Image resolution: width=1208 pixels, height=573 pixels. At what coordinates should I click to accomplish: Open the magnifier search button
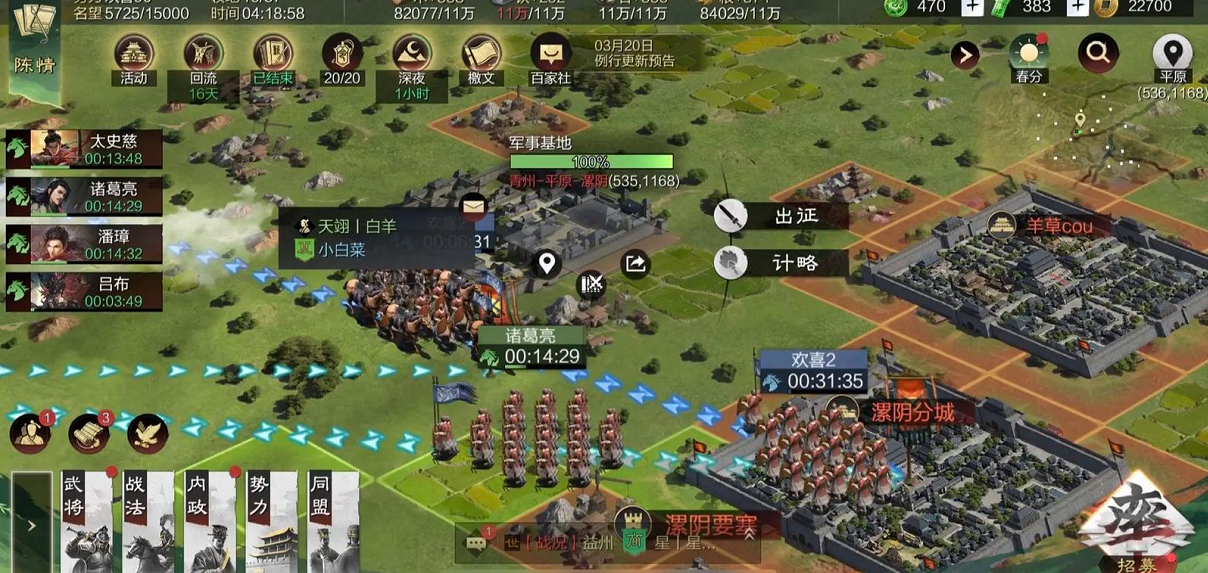click(x=1097, y=52)
